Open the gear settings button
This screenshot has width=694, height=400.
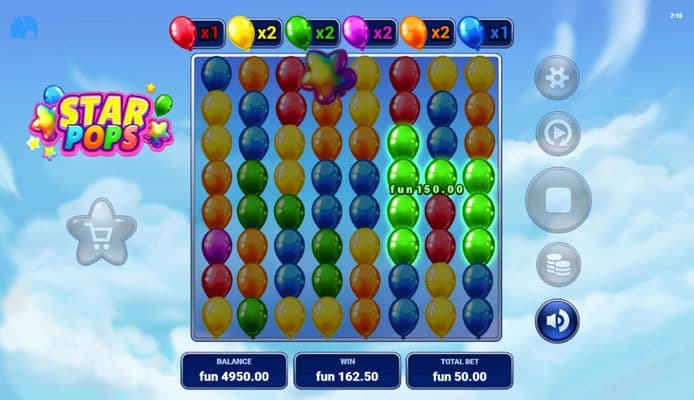click(x=557, y=77)
